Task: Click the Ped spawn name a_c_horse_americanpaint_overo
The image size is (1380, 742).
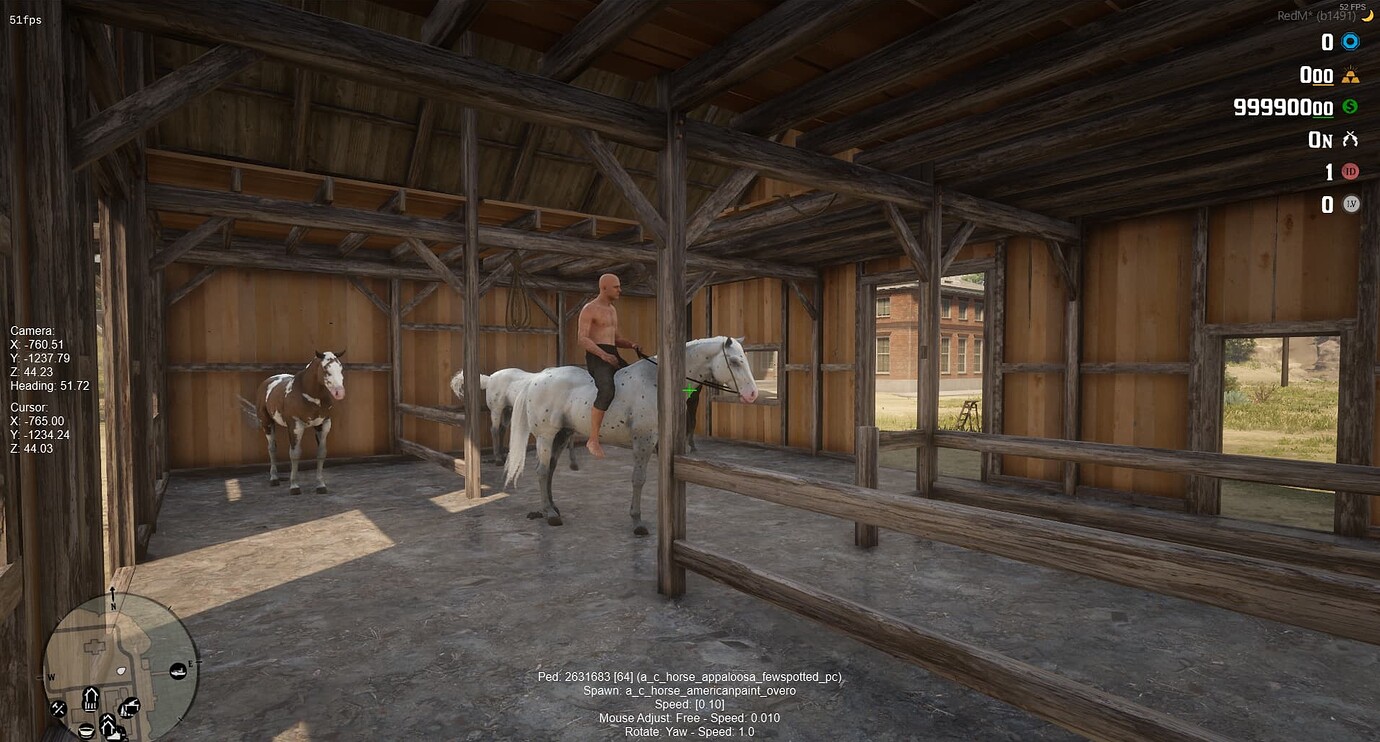Action: click(x=690, y=690)
